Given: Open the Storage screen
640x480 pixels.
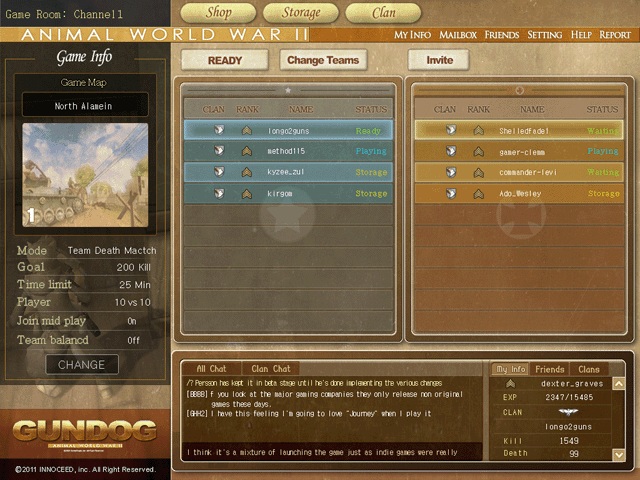Looking at the screenshot, I should pyautogui.click(x=300, y=13).
